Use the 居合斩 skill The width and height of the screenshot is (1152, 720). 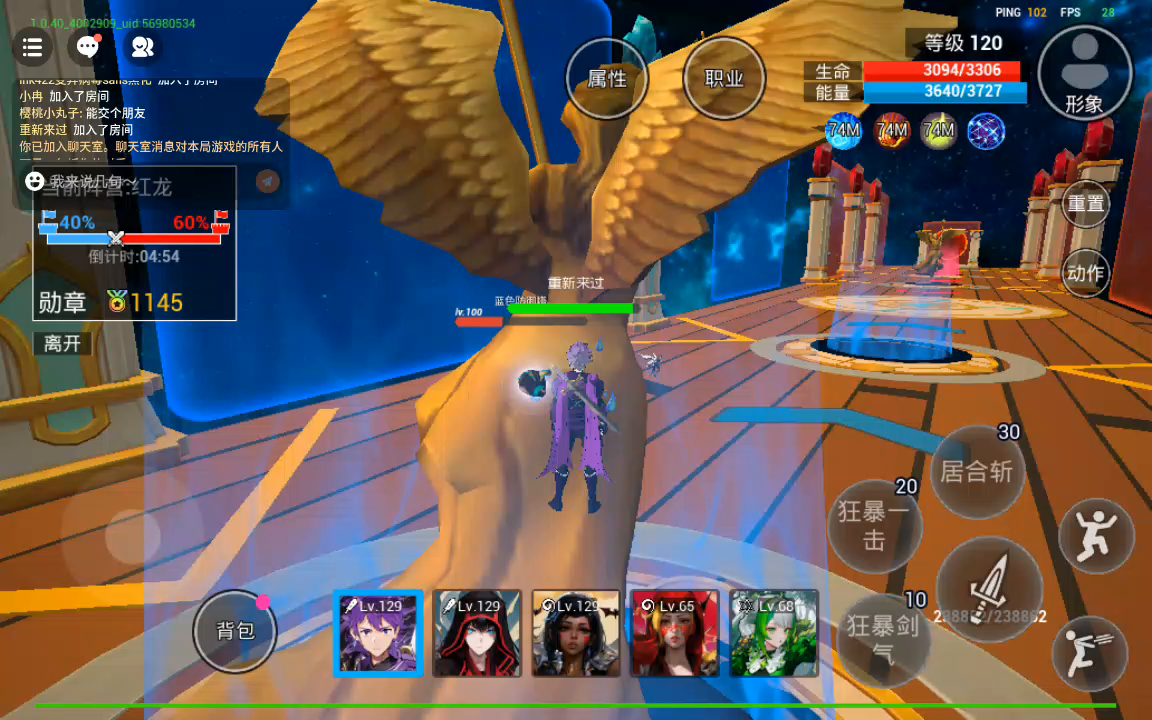tap(976, 471)
